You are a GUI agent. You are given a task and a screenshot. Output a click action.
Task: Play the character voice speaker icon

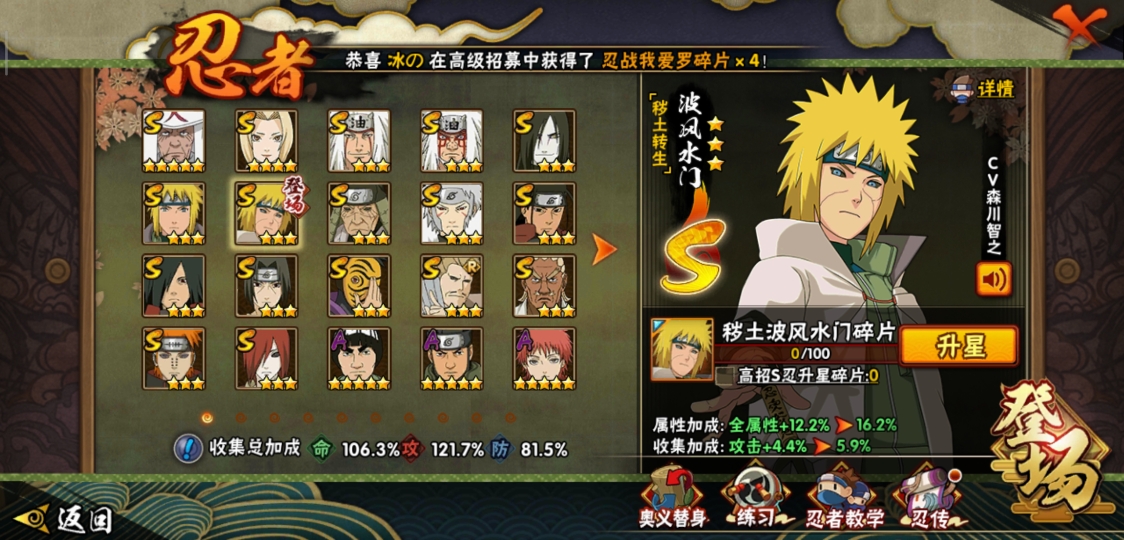point(993,278)
